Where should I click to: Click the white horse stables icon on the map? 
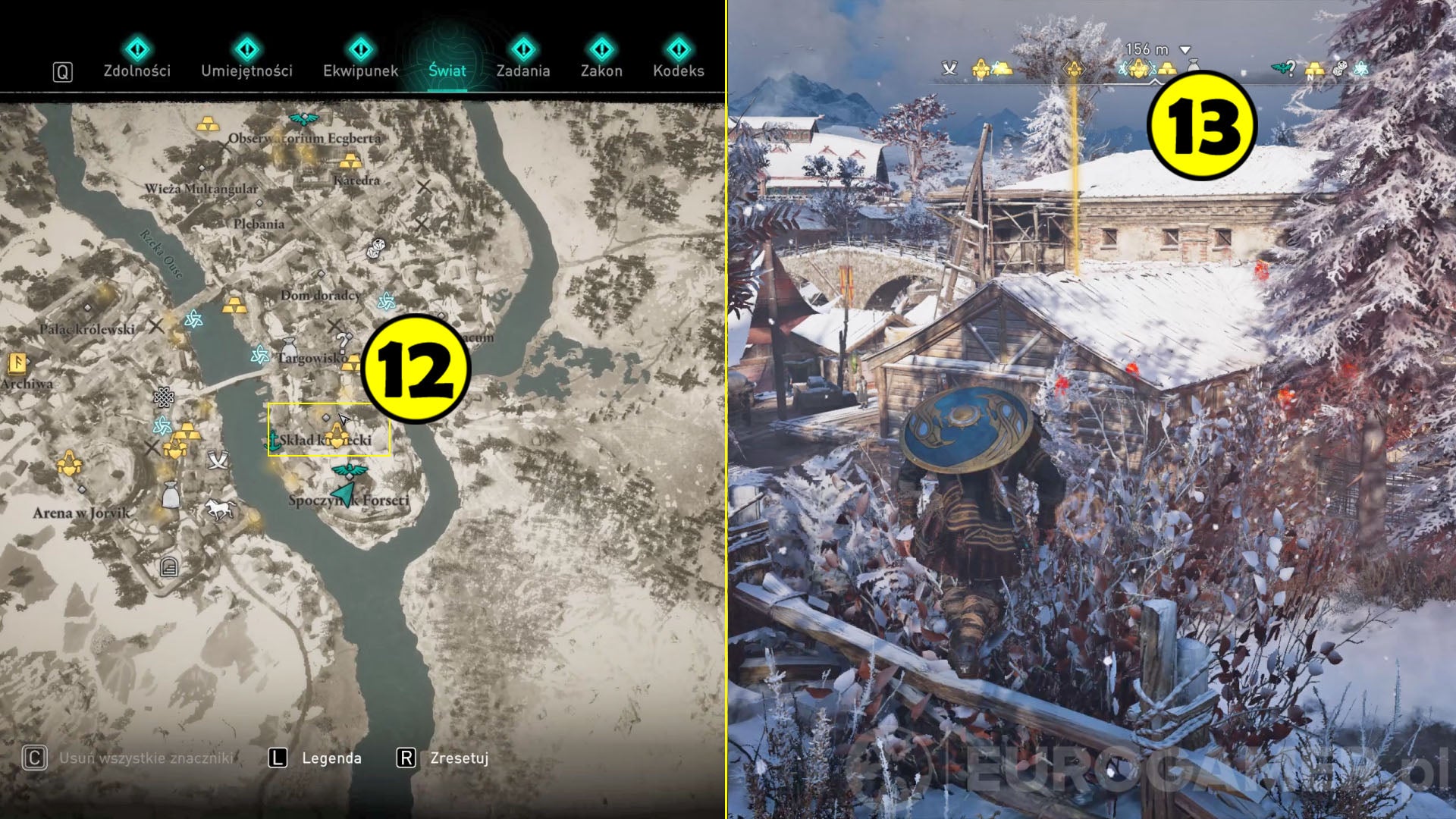click(218, 510)
